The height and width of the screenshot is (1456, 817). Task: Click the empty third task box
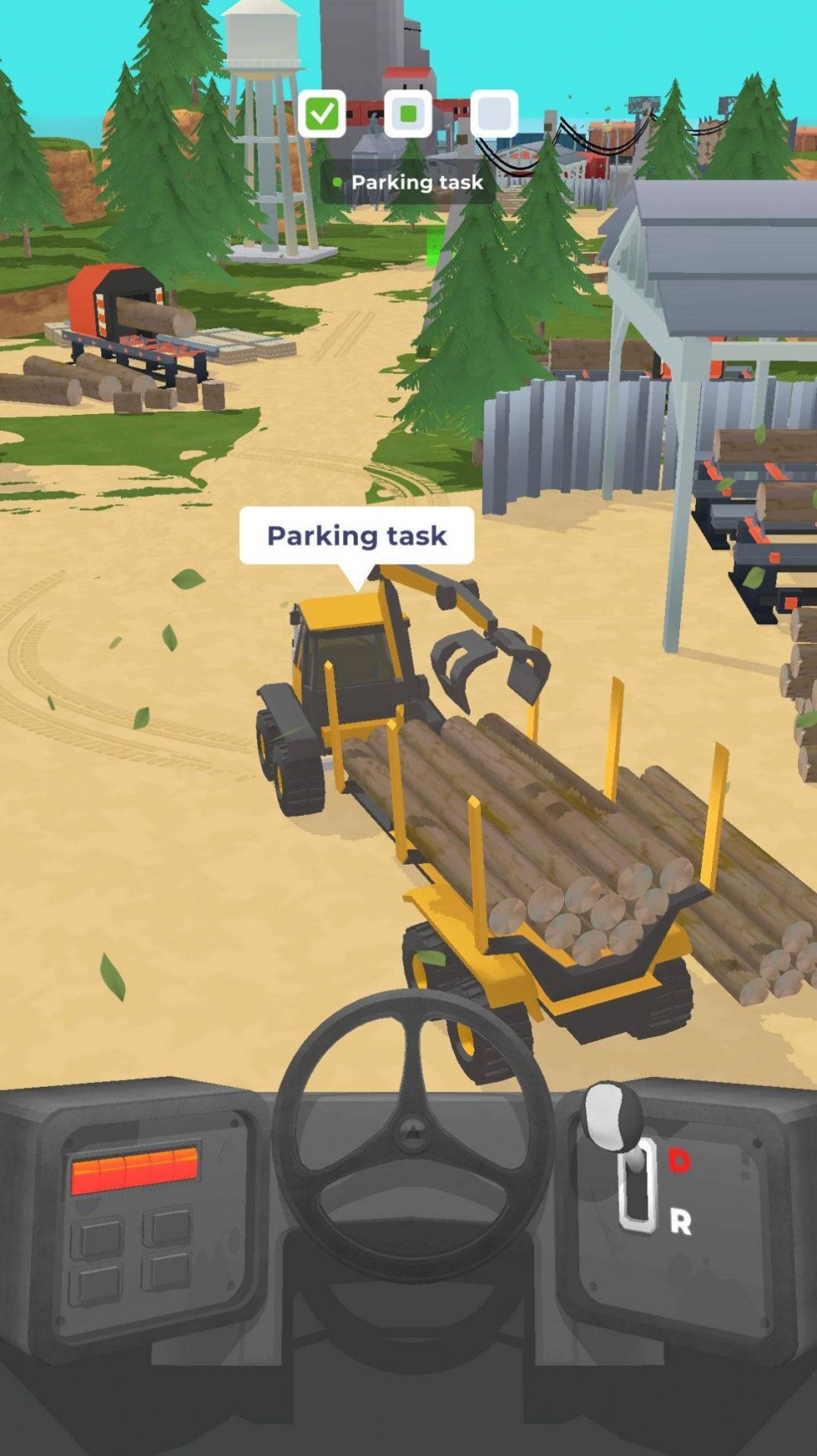tap(494, 114)
